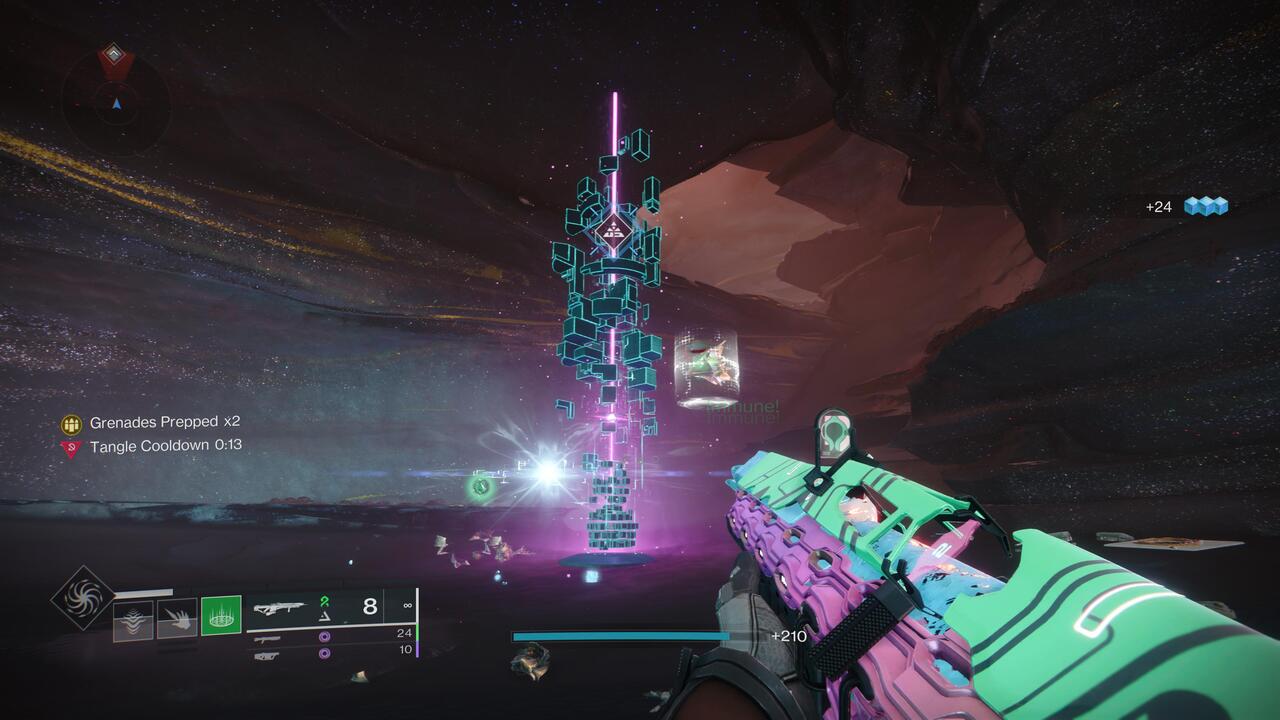Click the Tangle Cooldown status icon
This screenshot has height=720, width=1280.
pos(71,447)
